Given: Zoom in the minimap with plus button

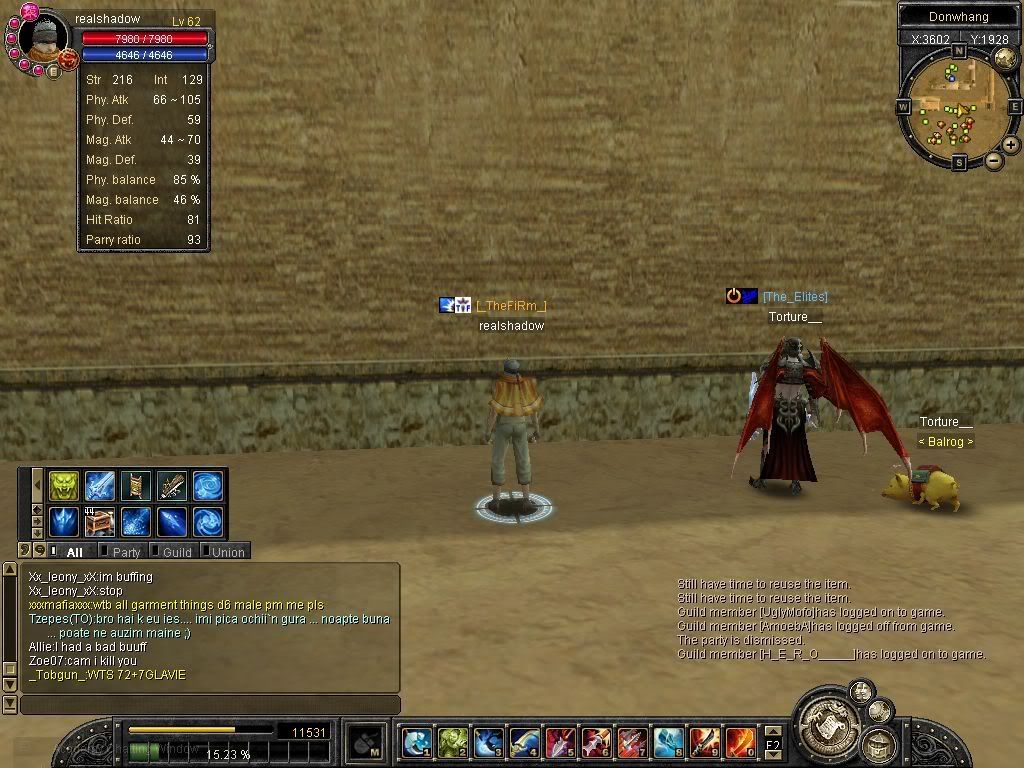Looking at the screenshot, I should (1011, 145).
